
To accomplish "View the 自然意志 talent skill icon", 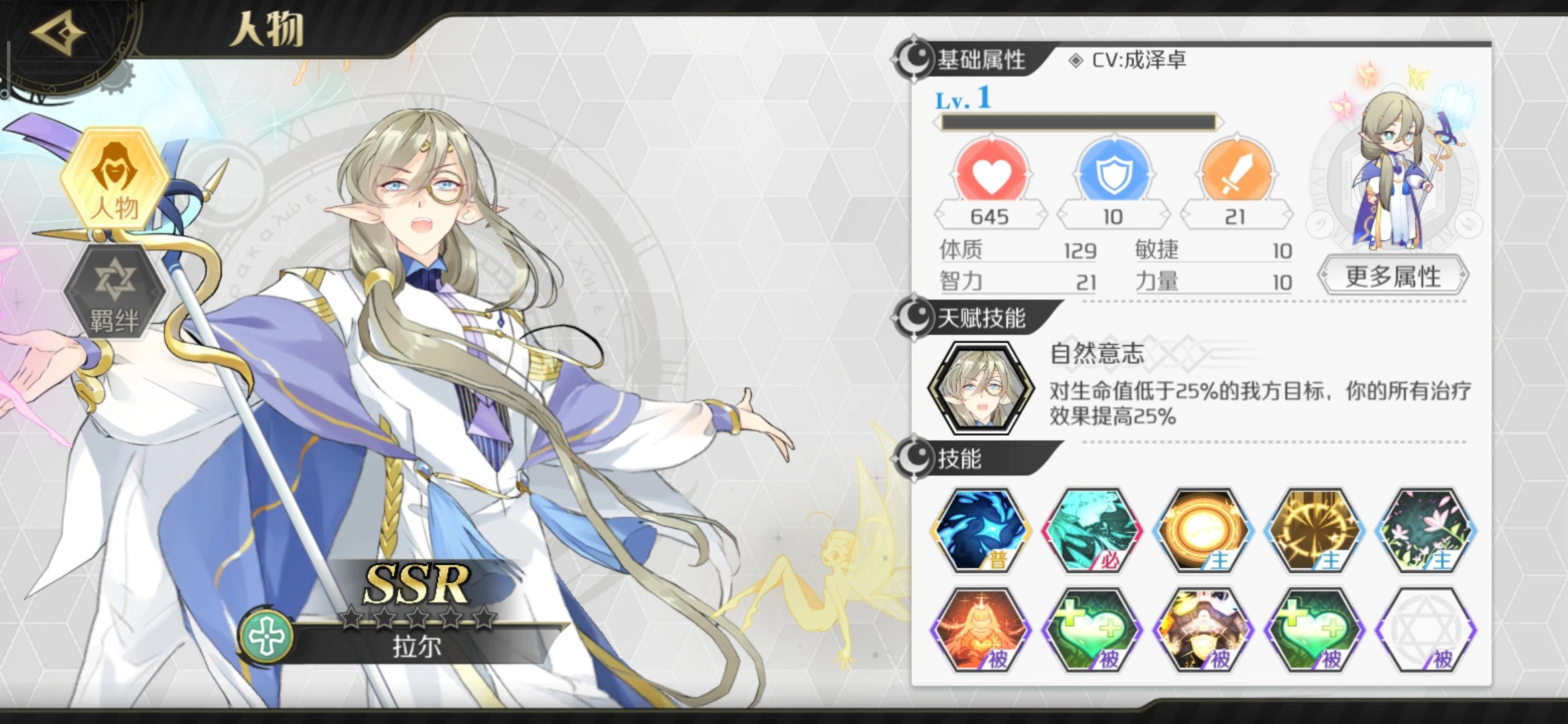I will coord(981,388).
